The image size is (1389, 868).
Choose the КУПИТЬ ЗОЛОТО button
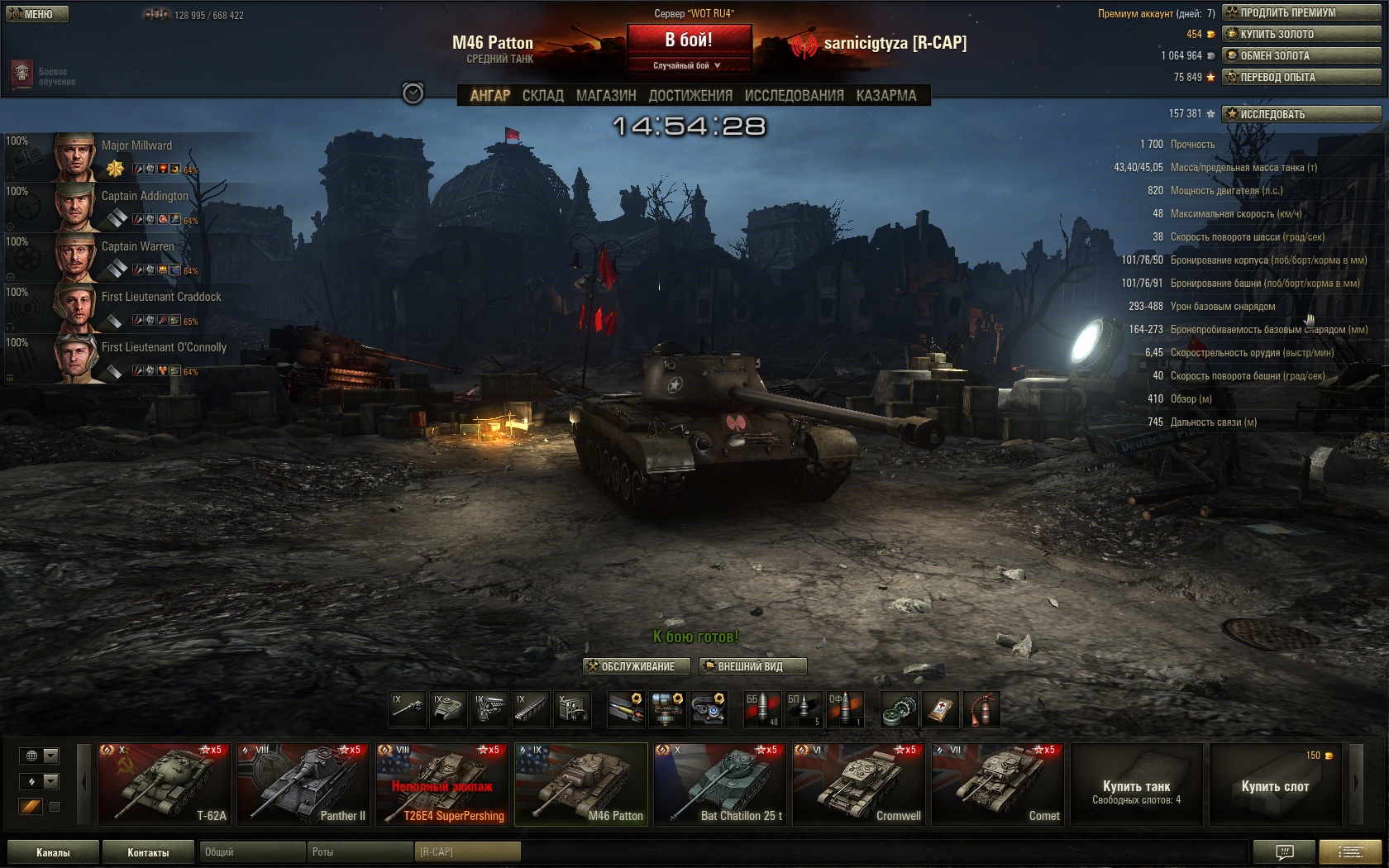pos(1301,34)
